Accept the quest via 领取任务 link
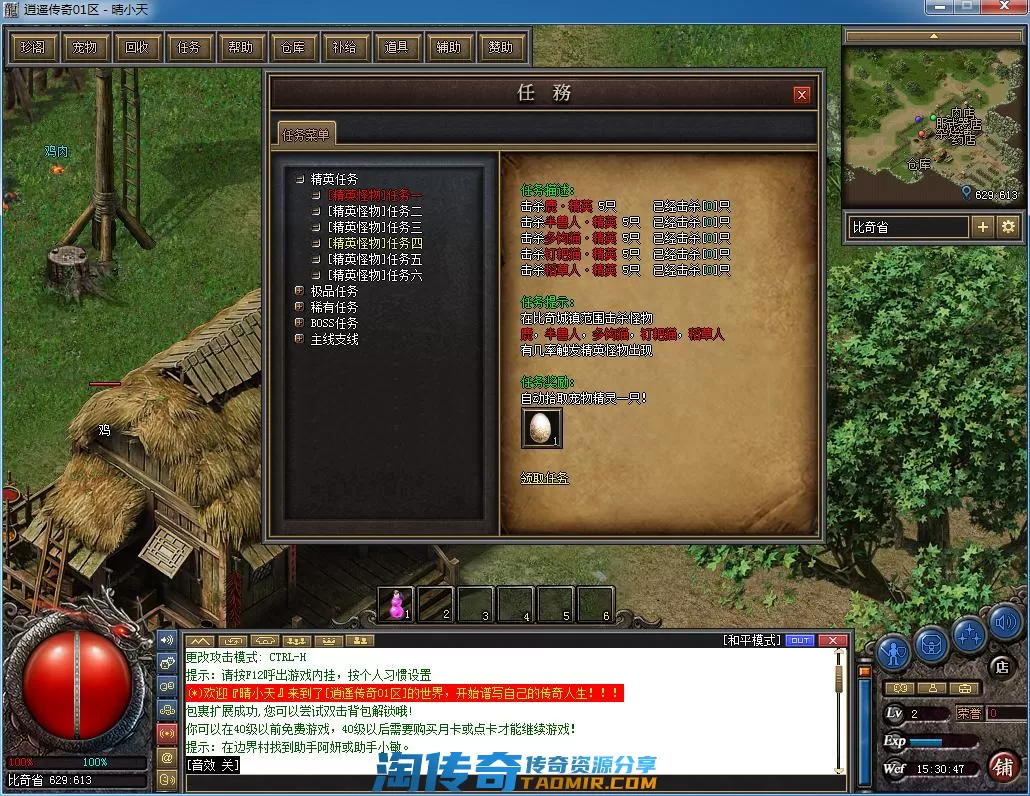Screen dimensions: 1030x796 coord(545,478)
